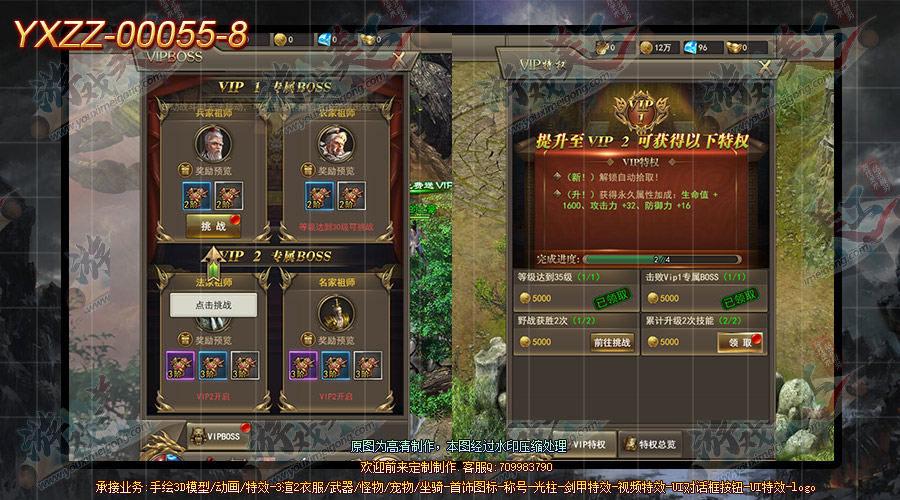Viewport: 900px width, 500px height.
Task: Click the 点击挑战 tooltip button
Action: tap(213, 305)
